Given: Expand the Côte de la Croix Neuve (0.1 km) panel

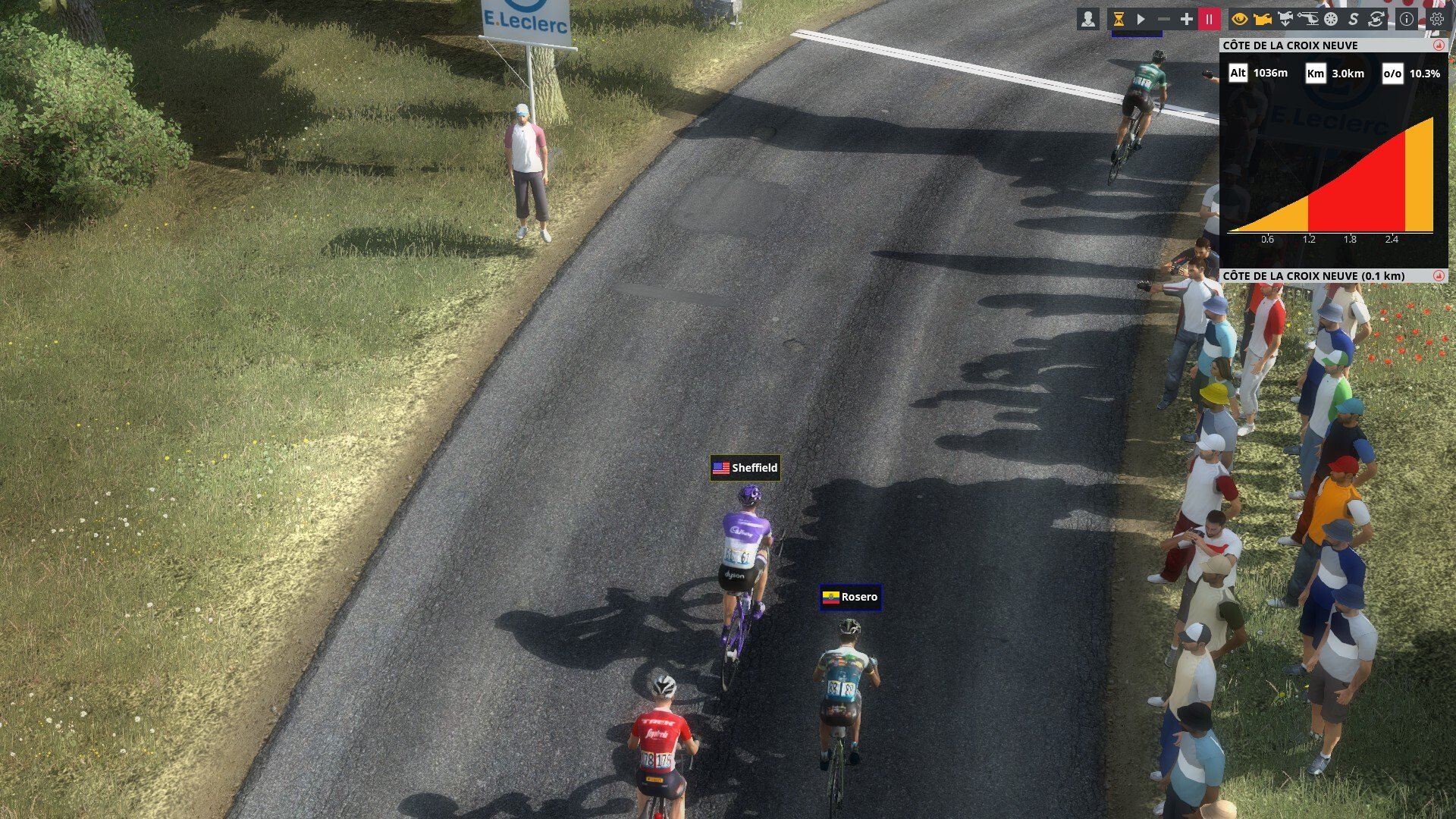Looking at the screenshot, I should pos(1439,276).
